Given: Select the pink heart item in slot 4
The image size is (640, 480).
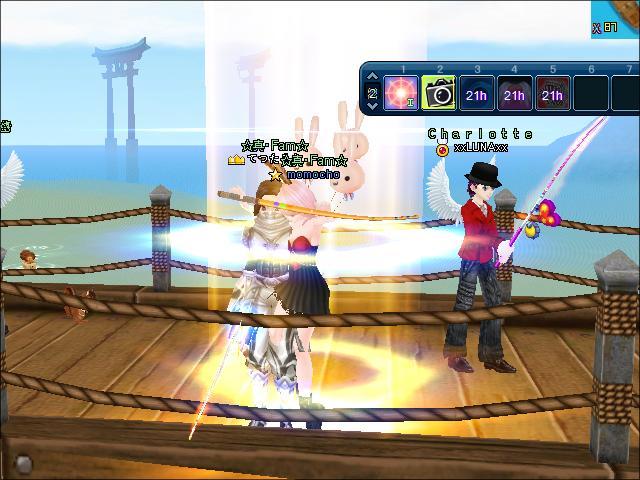Looking at the screenshot, I should click(514, 94).
